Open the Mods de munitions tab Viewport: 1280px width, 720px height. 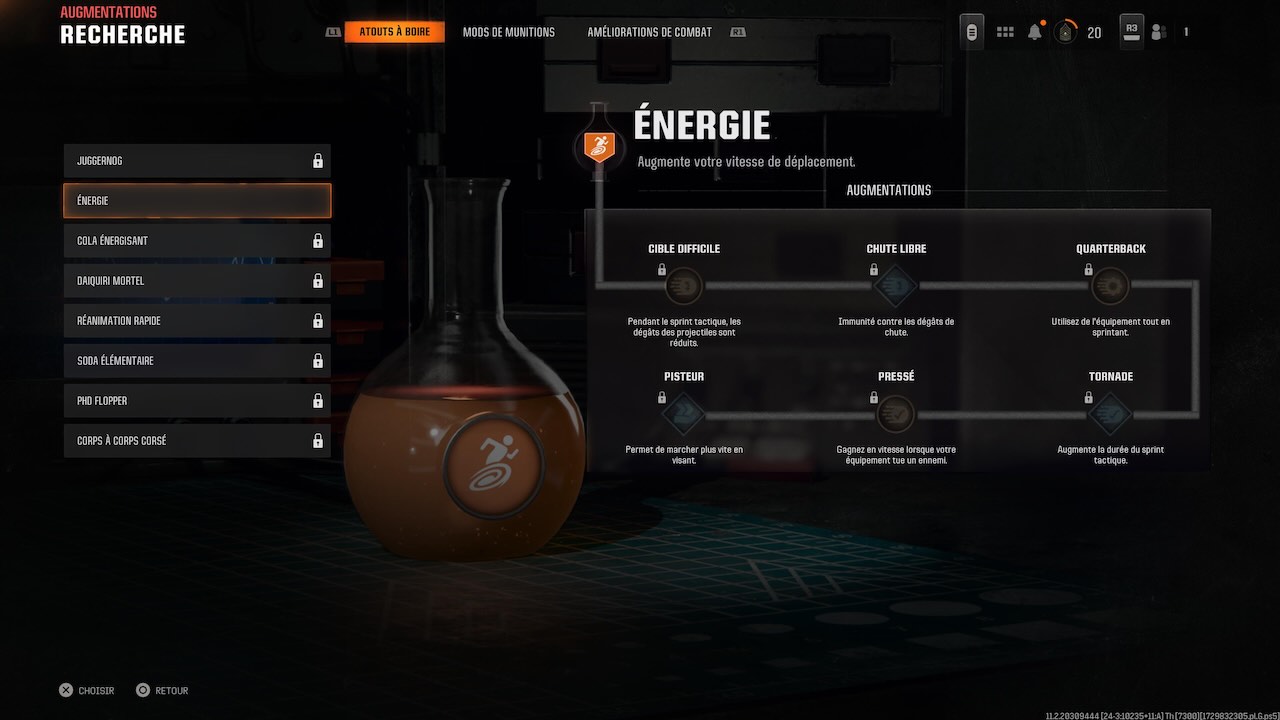(508, 32)
